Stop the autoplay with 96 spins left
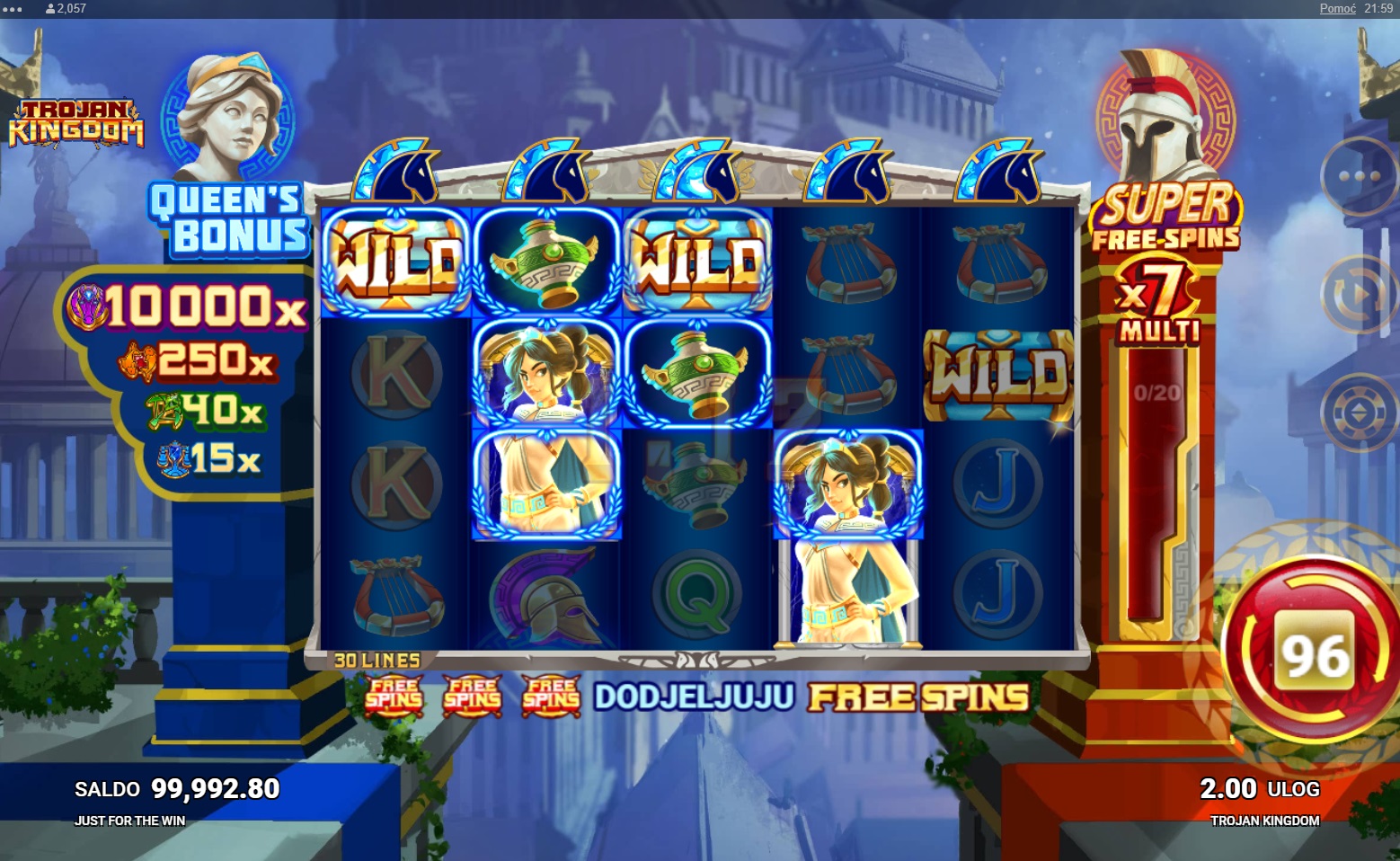The height and width of the screenshot is (861, 1400). (1315, 651)
